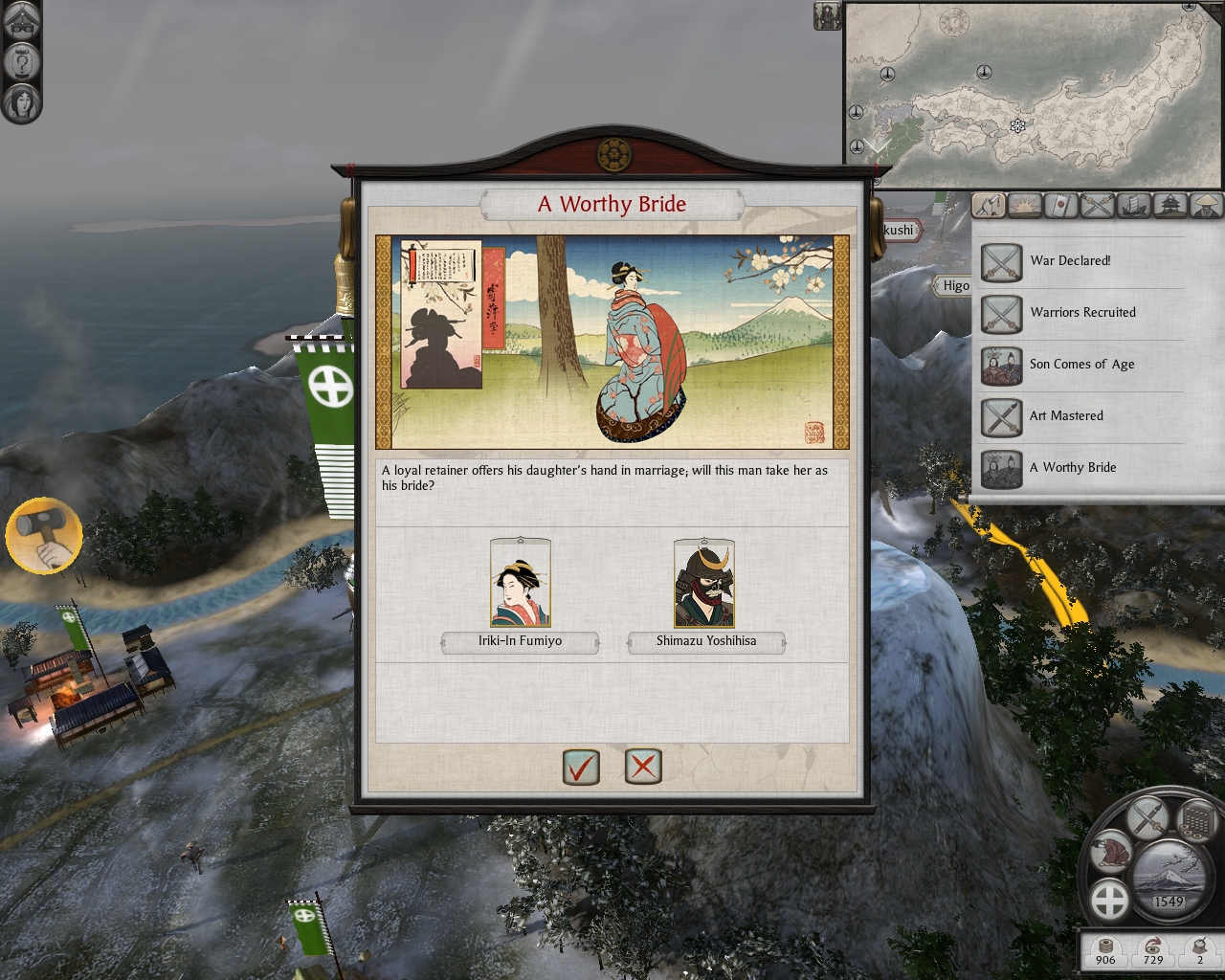Open the Son Comes of Age notification
Image resolution: width=1225 pixels, height=980 pixels.
click(x=1002, y=365)
